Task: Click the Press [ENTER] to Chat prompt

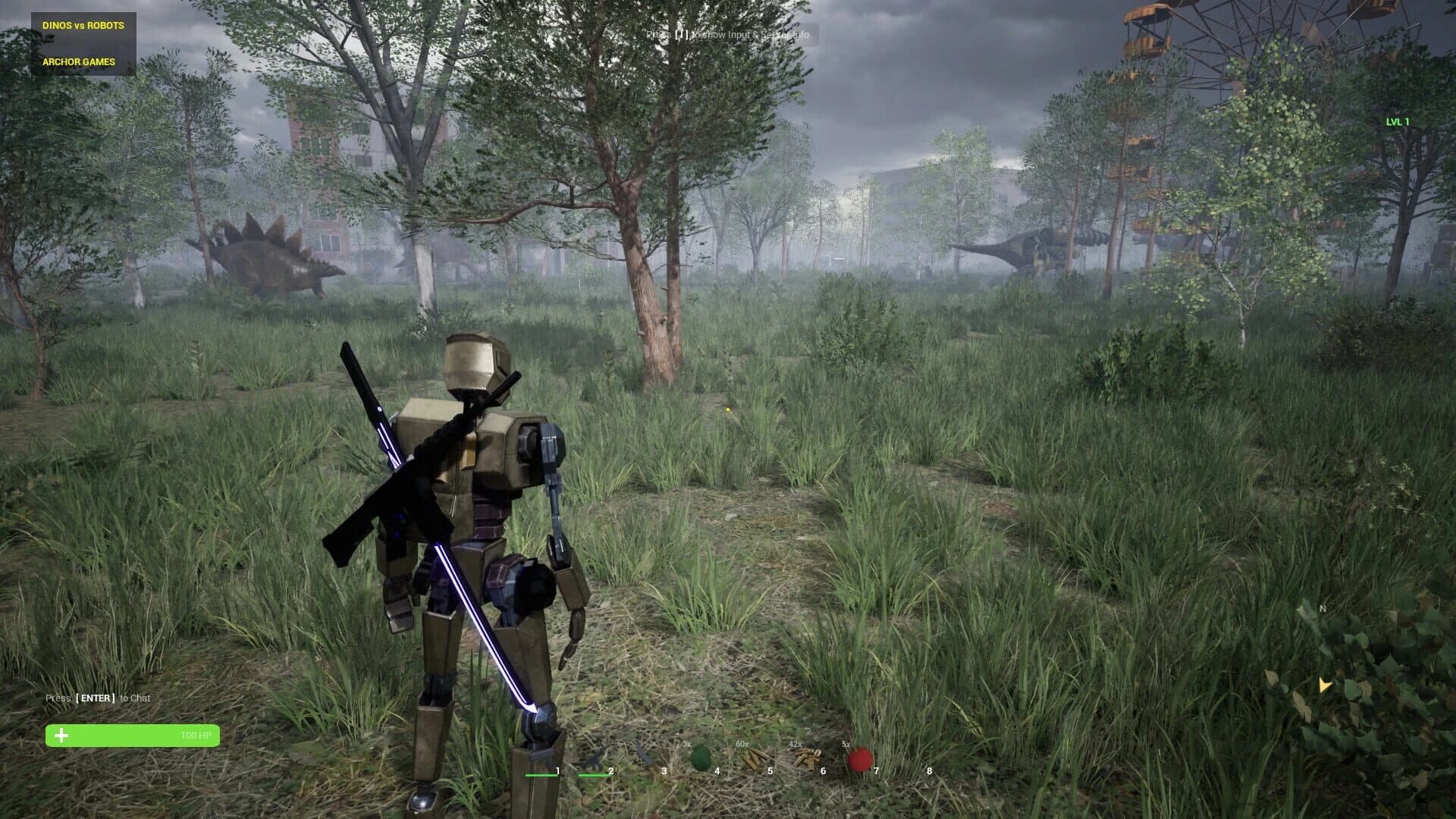Action: point(99,698)
